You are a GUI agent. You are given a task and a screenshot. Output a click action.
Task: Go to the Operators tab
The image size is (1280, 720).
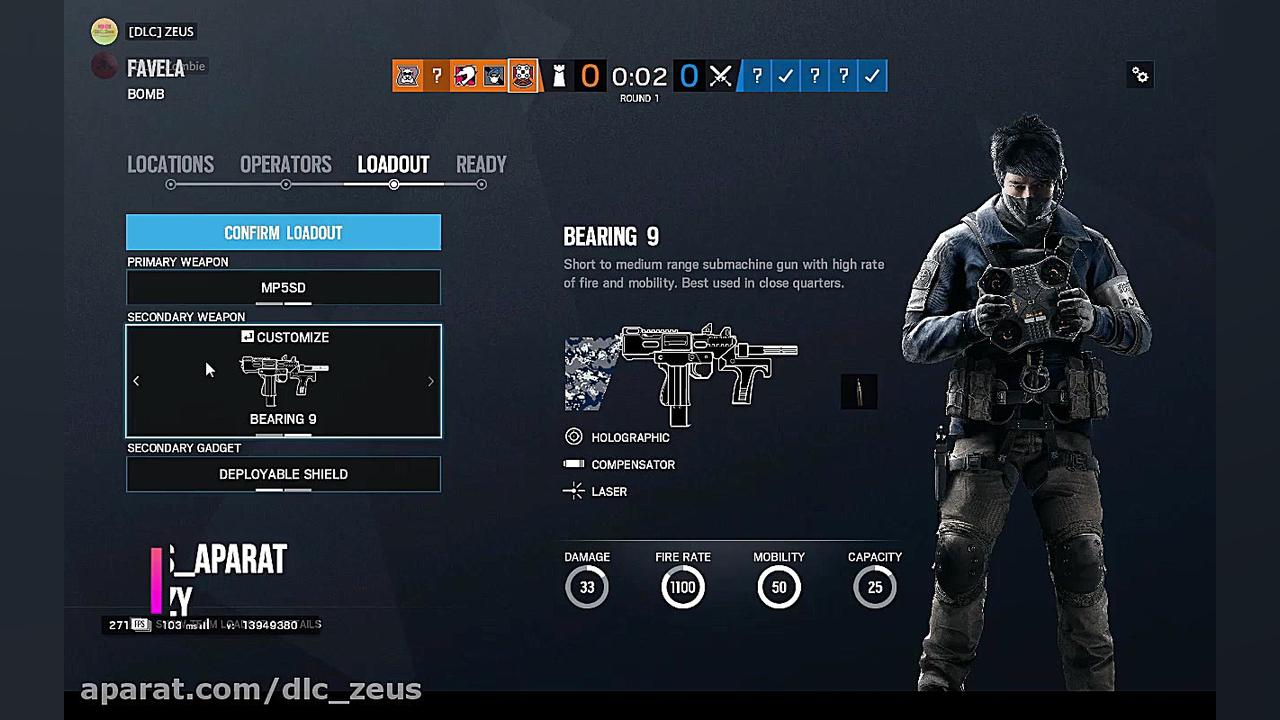(285, 165)
